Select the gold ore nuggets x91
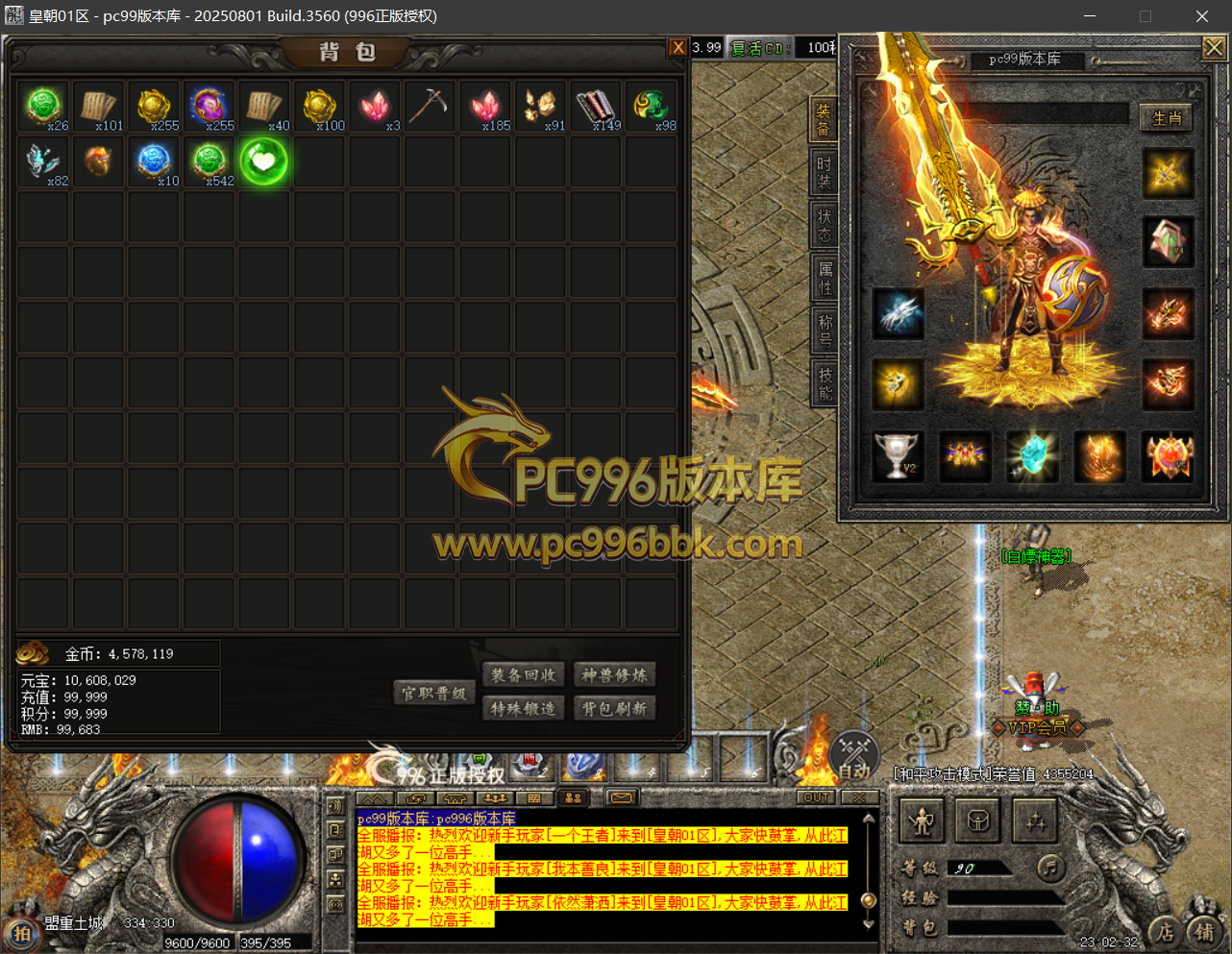This screenshot has height=954, width=1232. 539,106
